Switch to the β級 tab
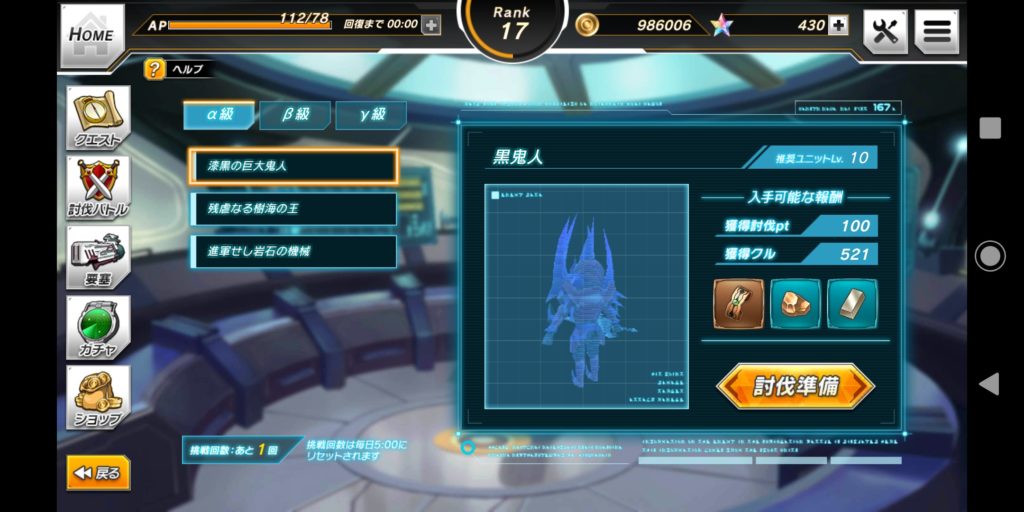Image resolution: width=1024 pixels, height=512 pixels. click(295, 115)
